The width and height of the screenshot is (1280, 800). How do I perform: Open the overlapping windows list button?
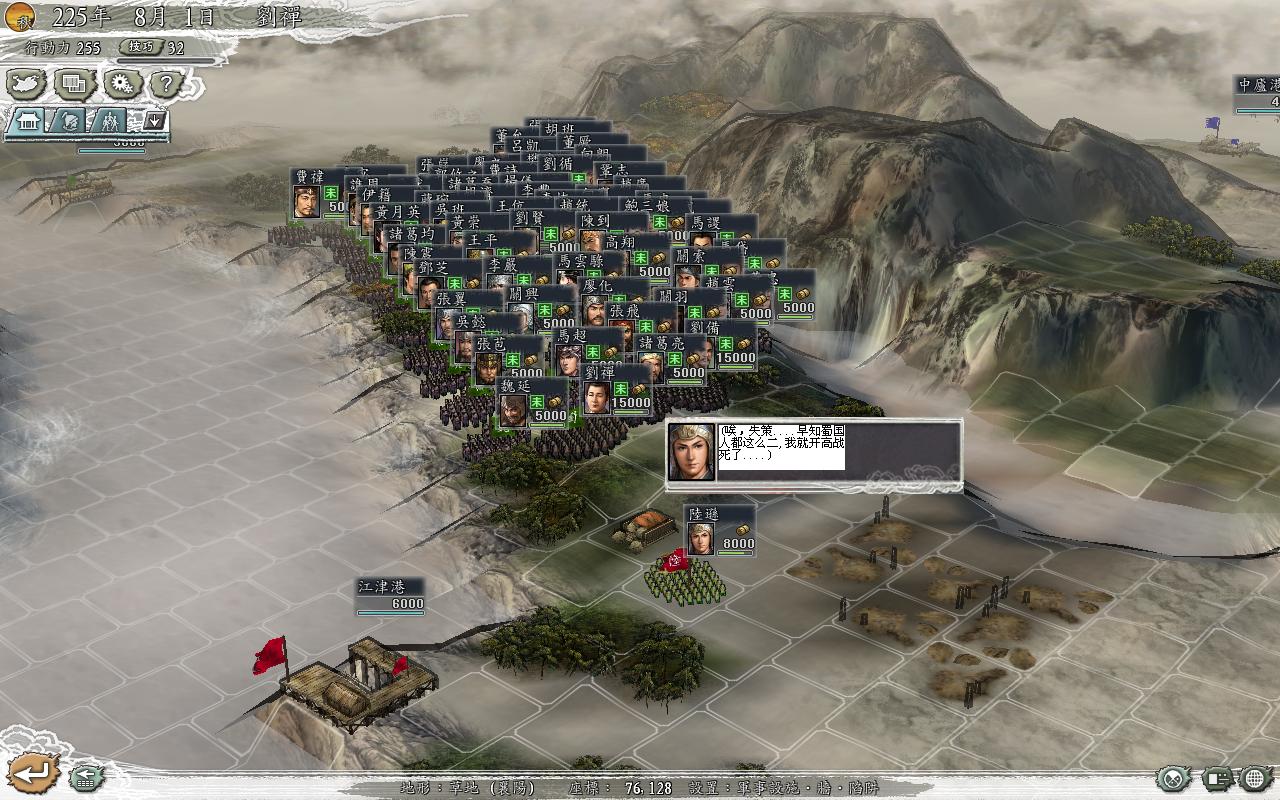[x=74, y=84]
